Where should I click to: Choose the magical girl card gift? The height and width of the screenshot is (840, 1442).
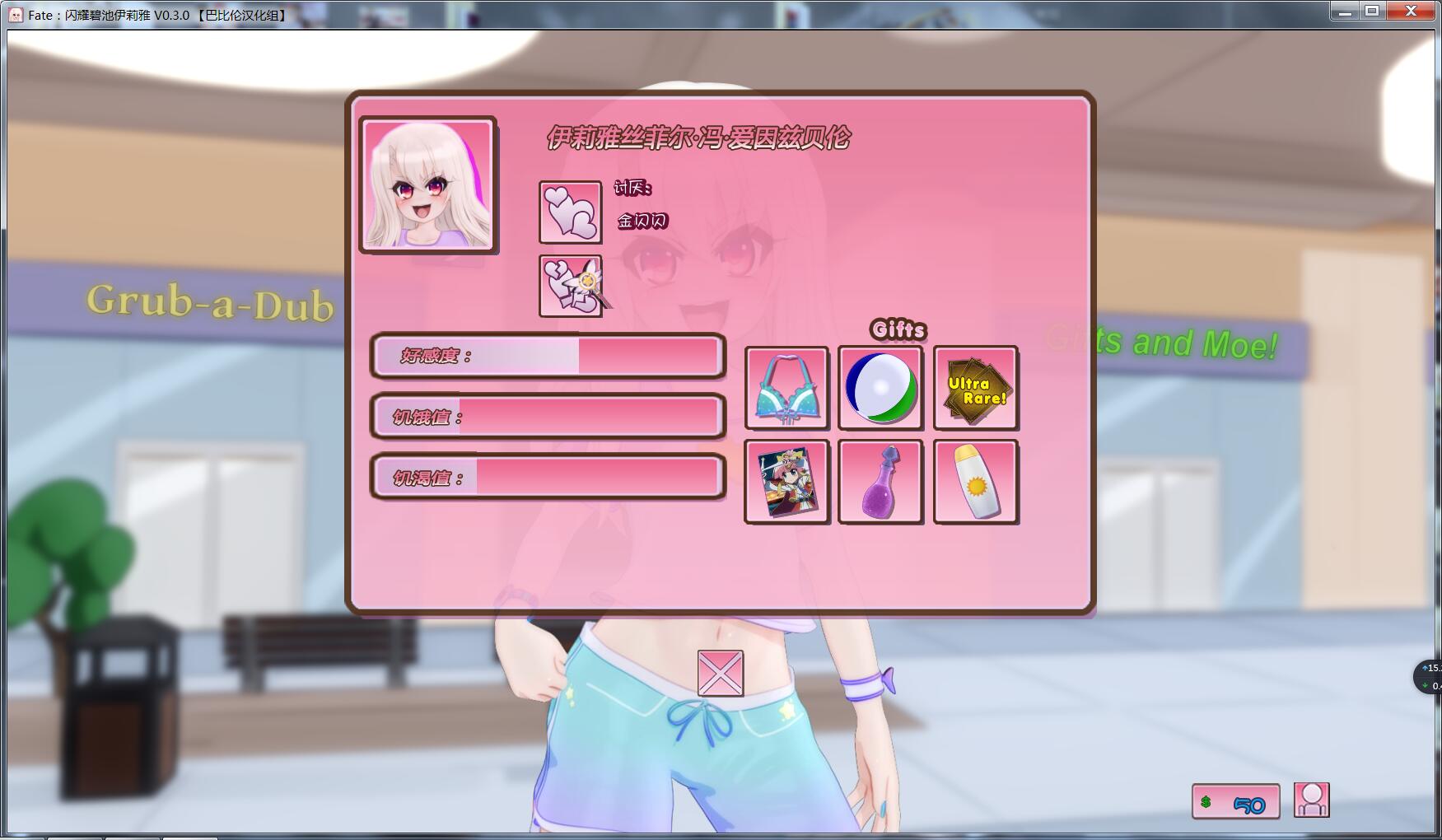[786, 482]
